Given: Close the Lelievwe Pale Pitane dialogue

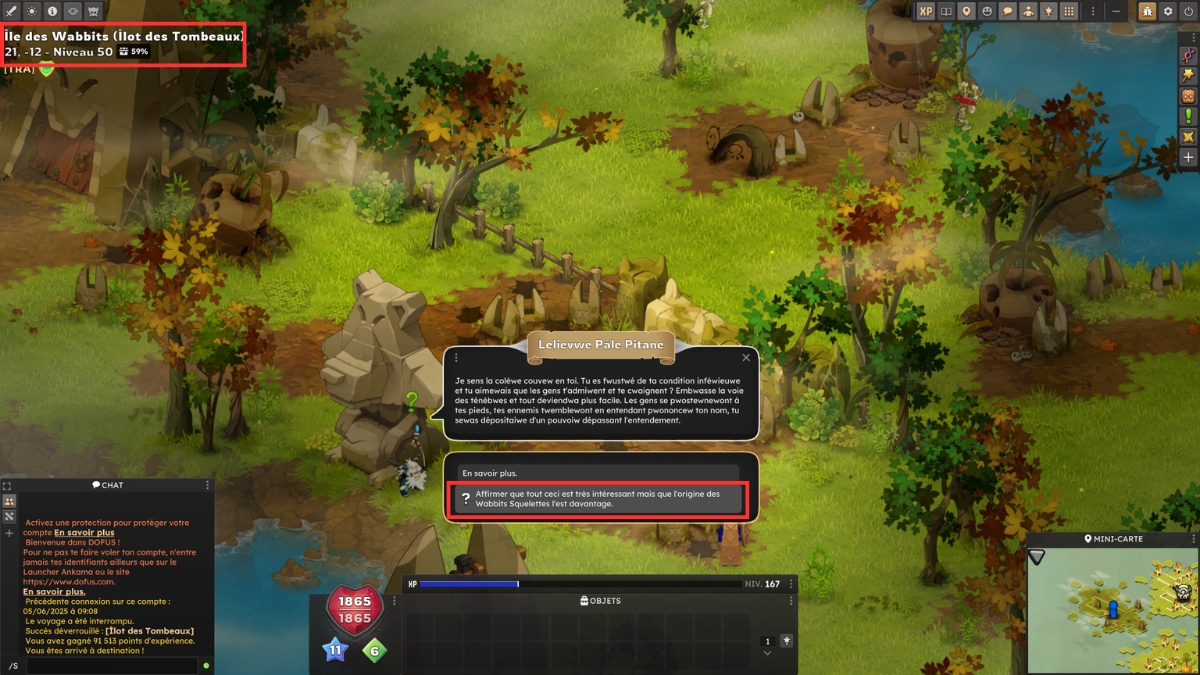Looking at the screenshot, I should click(x=746, y=357).
